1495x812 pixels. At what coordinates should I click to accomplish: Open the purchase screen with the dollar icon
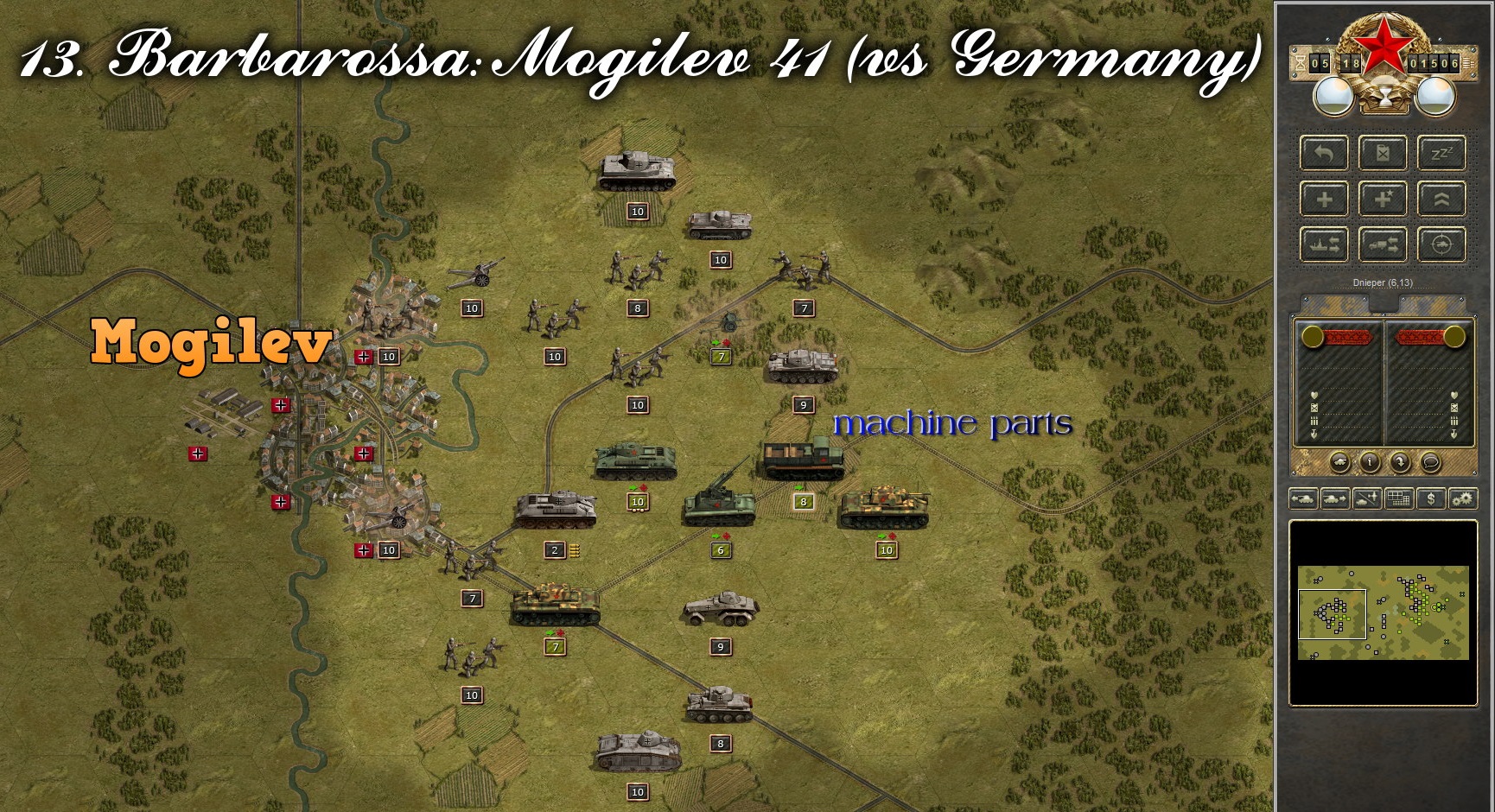coord(1431,498)
